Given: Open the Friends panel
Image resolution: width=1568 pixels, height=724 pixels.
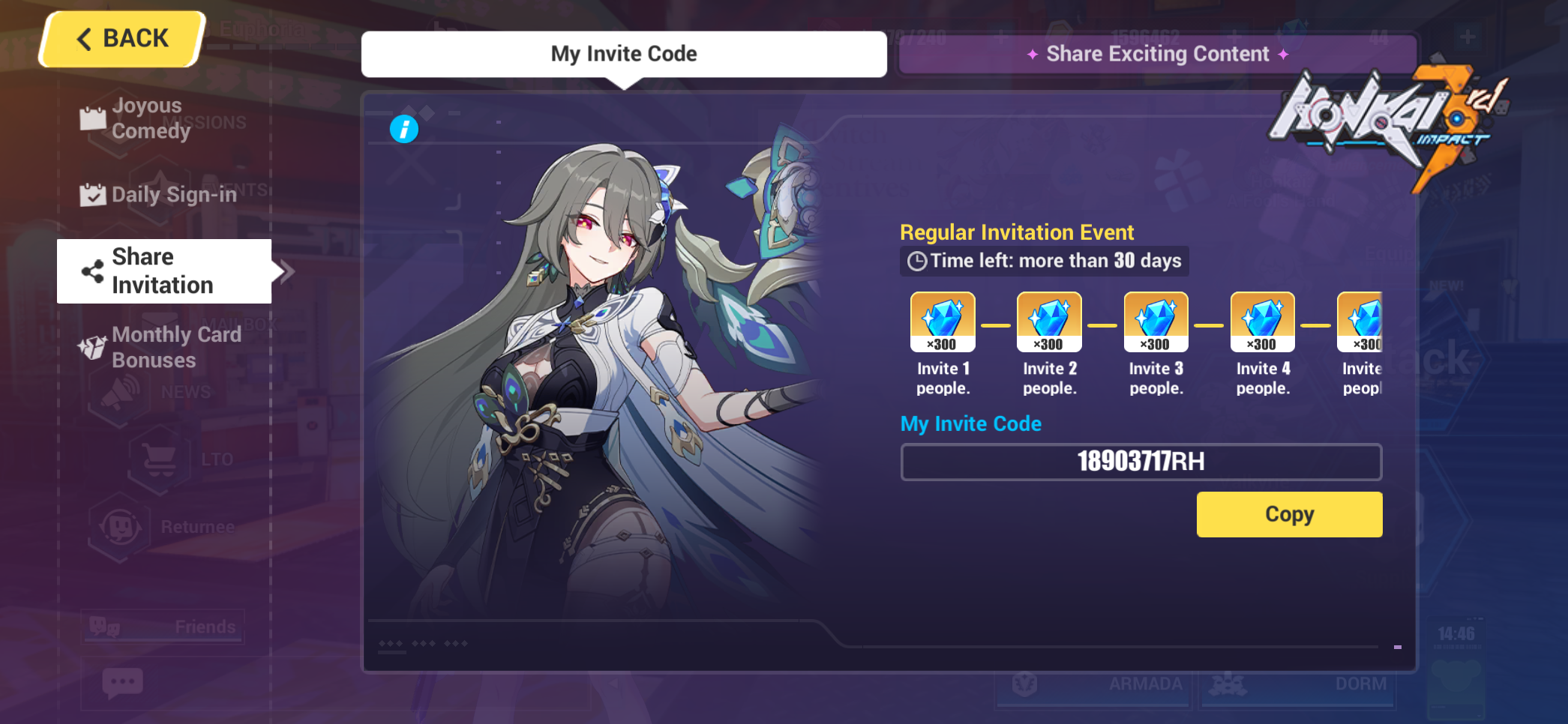Looking at the screenshot, I should (x=161, y=627).
